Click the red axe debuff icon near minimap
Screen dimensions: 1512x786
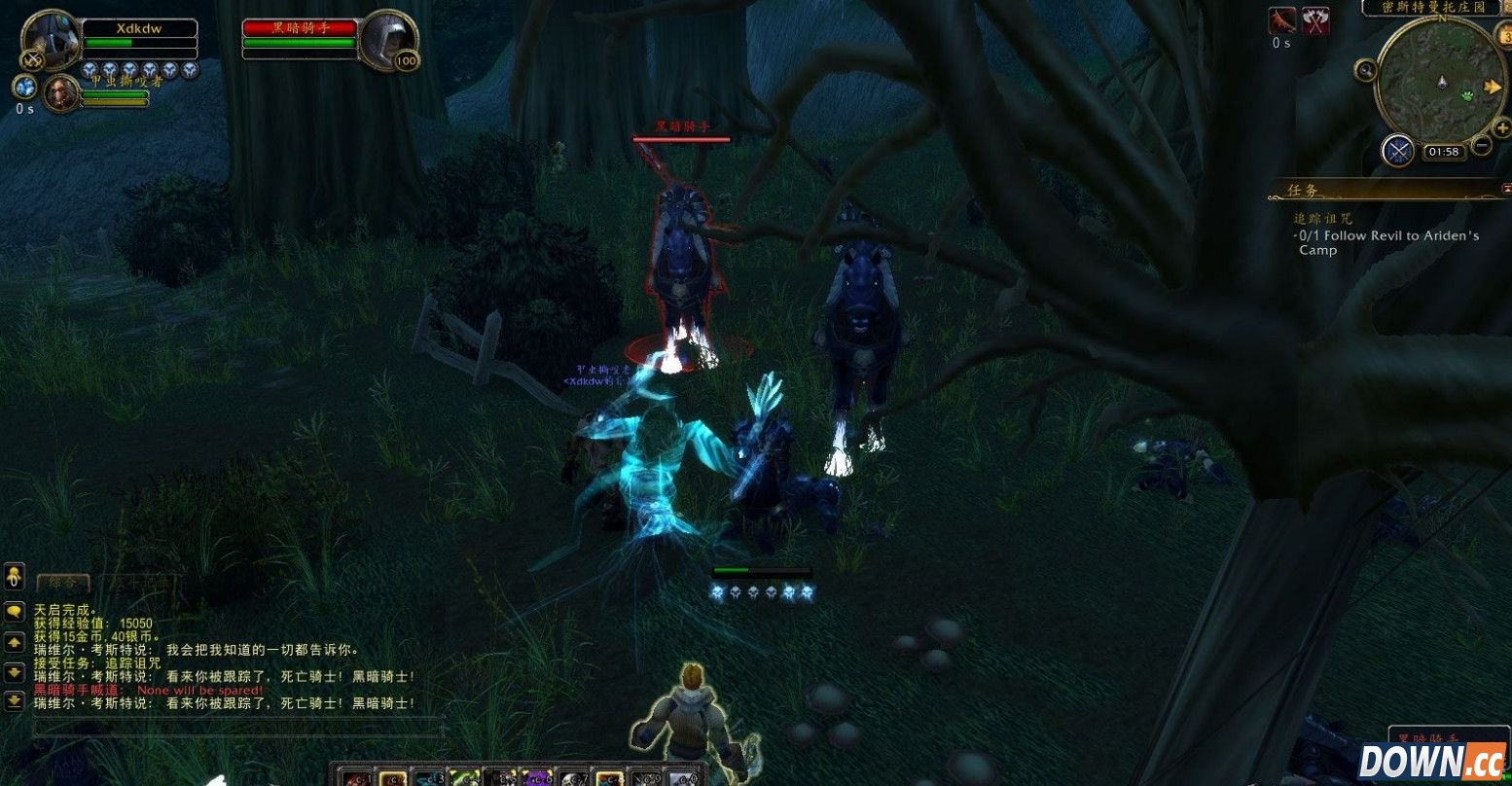[1280, 20]
